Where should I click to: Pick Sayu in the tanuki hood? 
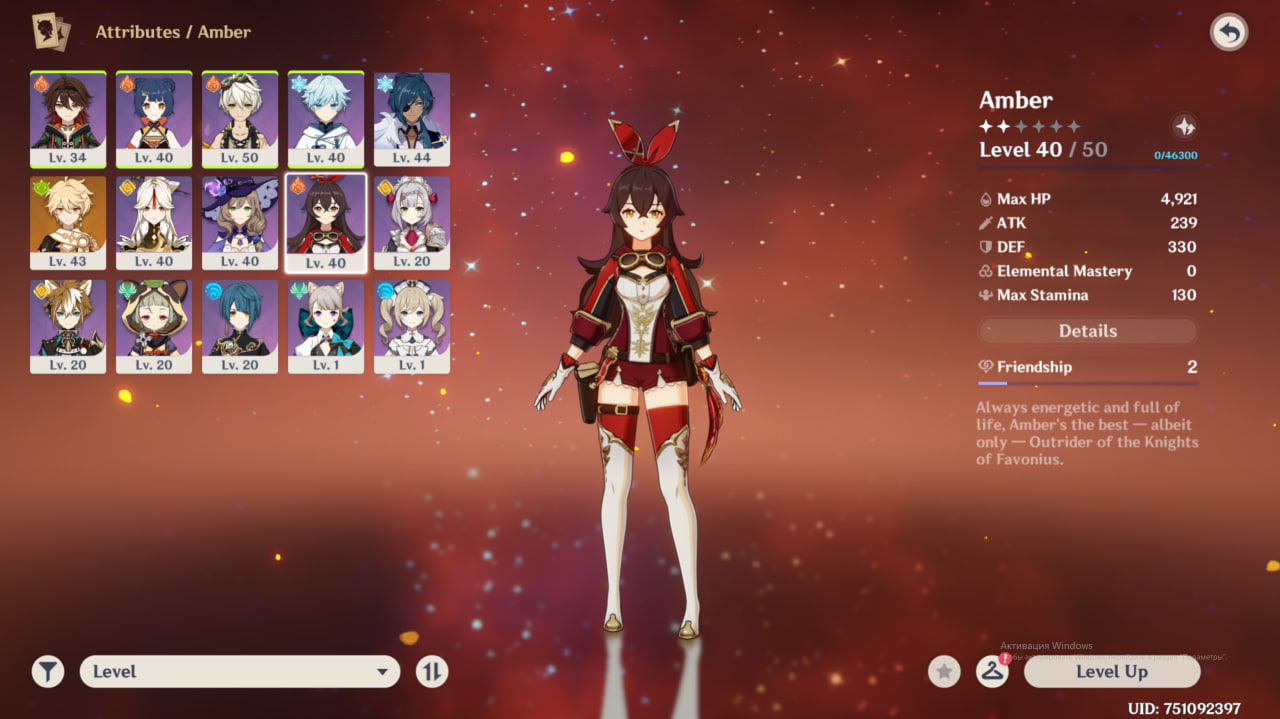click(154, 326)
